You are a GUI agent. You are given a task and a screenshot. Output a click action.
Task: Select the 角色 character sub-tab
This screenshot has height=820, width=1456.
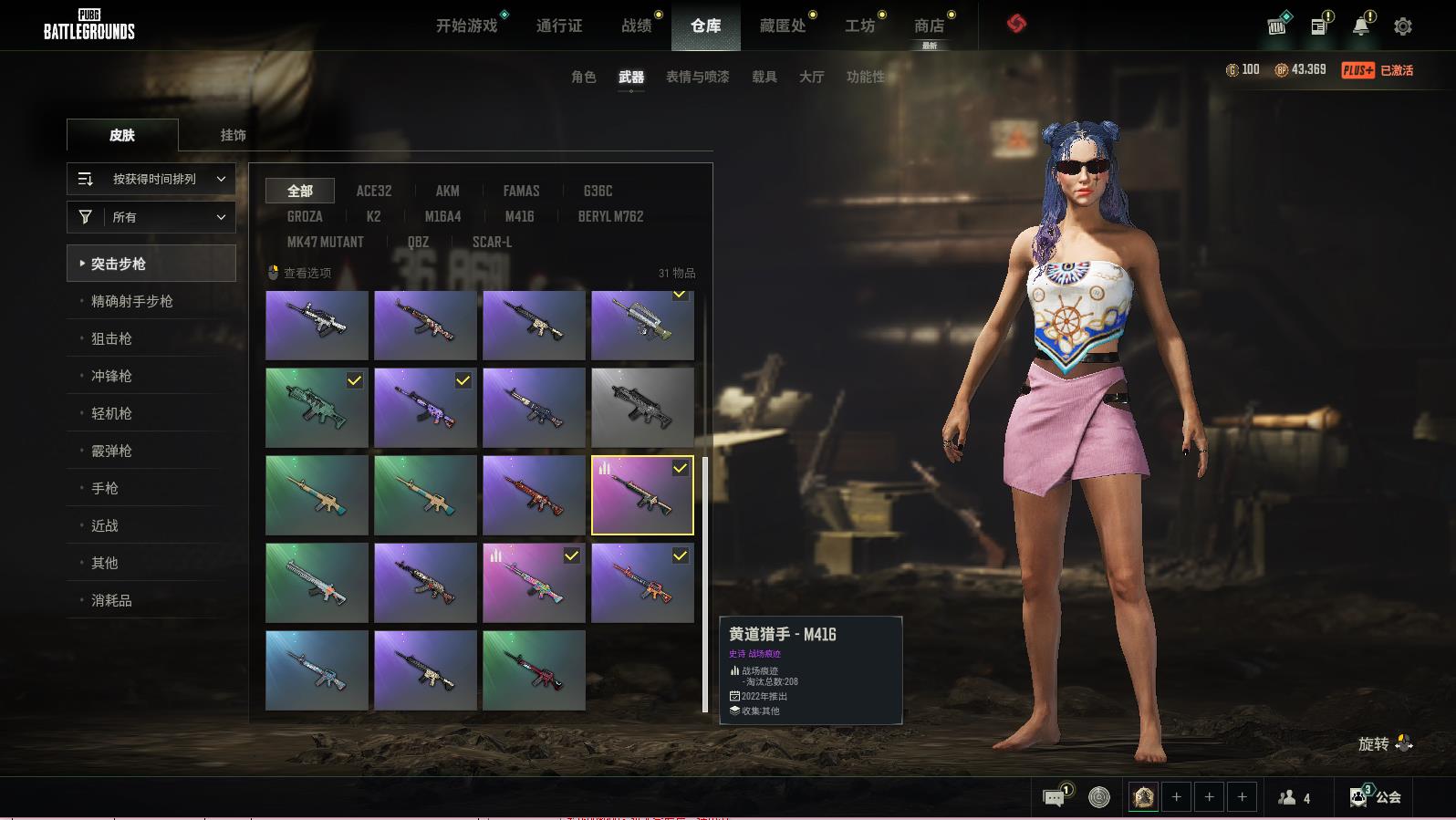(583, 77)
